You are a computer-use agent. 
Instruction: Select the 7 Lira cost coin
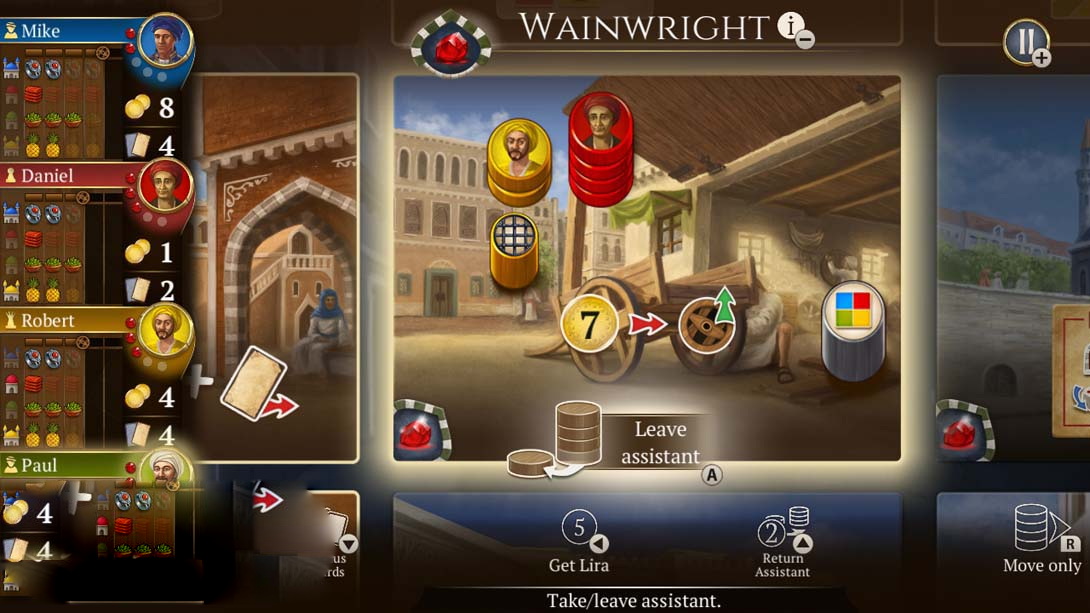589,324
